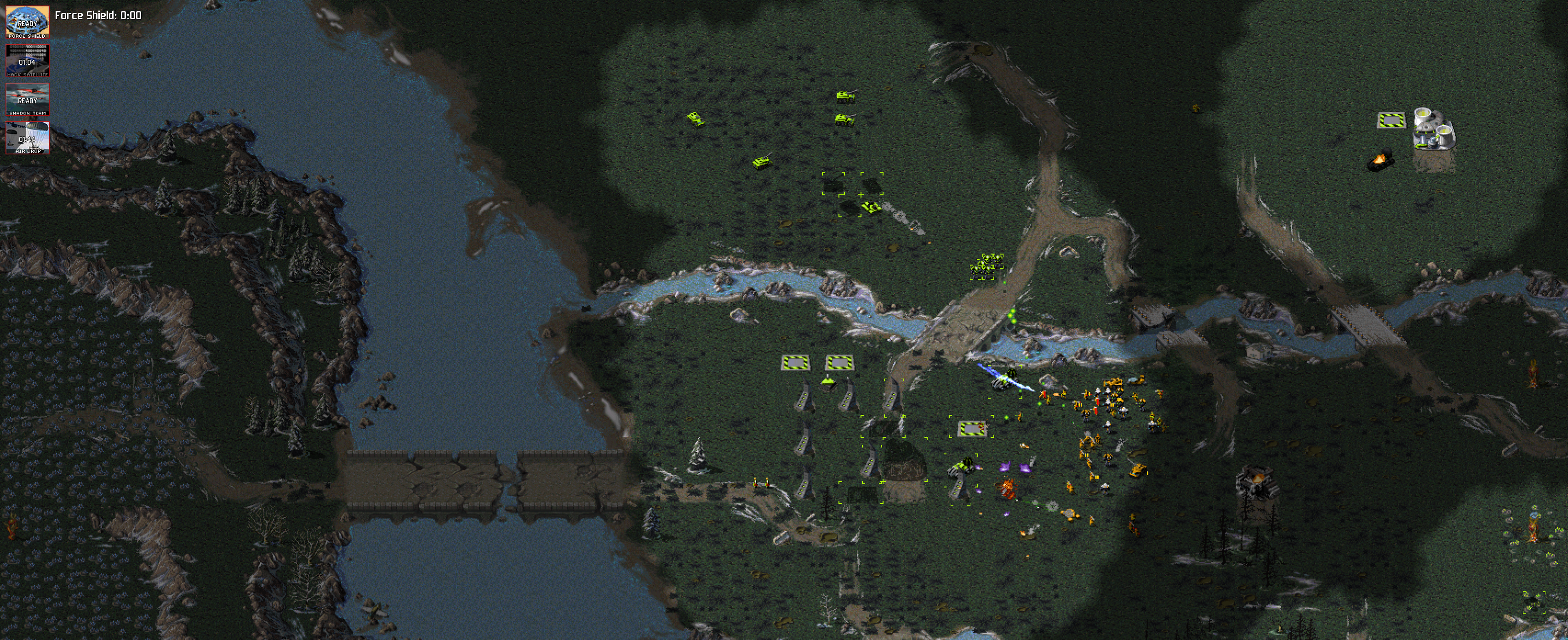Activate the Force Shield support power
This screenshot has width=1568, height=640.
pyautogui.click(x=28, y=22)
